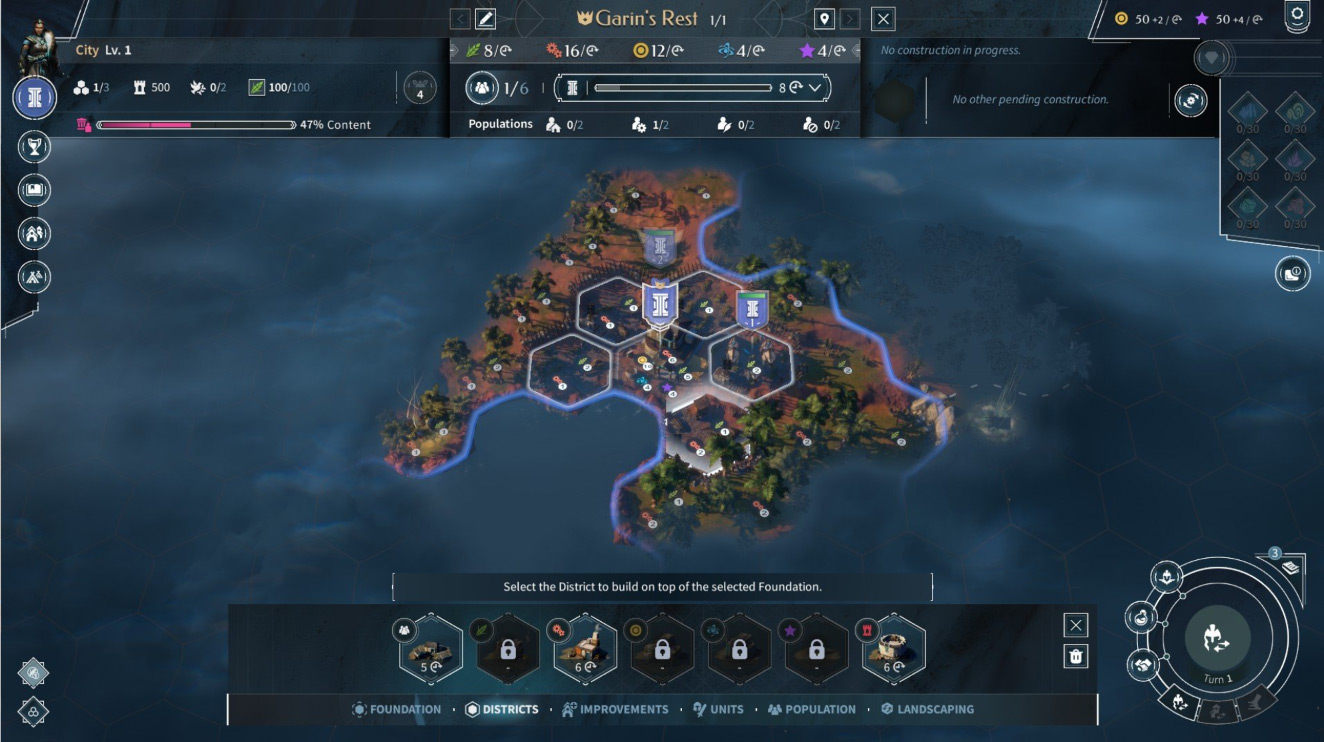1324x742 pixels.
Task: Locate city with the map pin icon
Action: (x=824, y=19)
